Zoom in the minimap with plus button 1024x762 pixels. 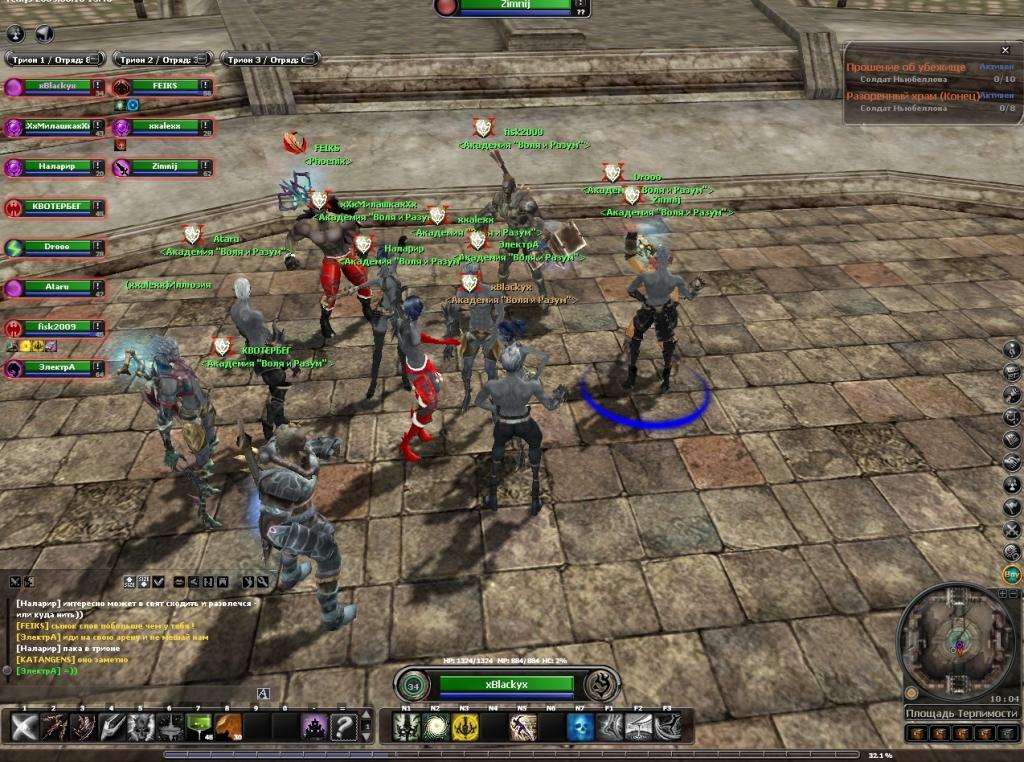click(x=1003, y=594)
